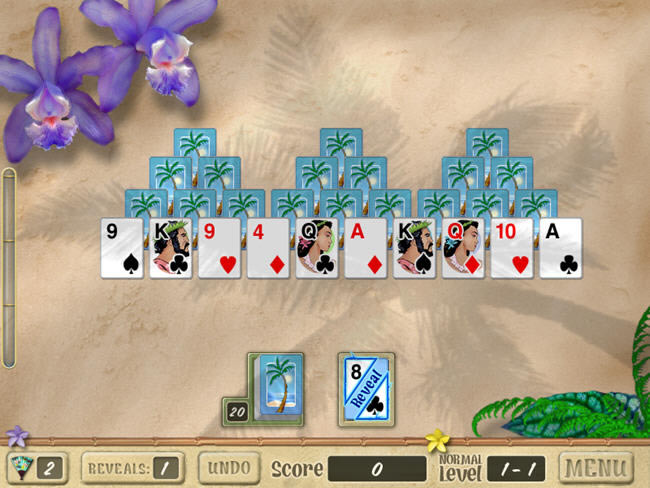Undo the last move
Screen dimensions: 650x488
pyautogui.click(x=228, y=467)
